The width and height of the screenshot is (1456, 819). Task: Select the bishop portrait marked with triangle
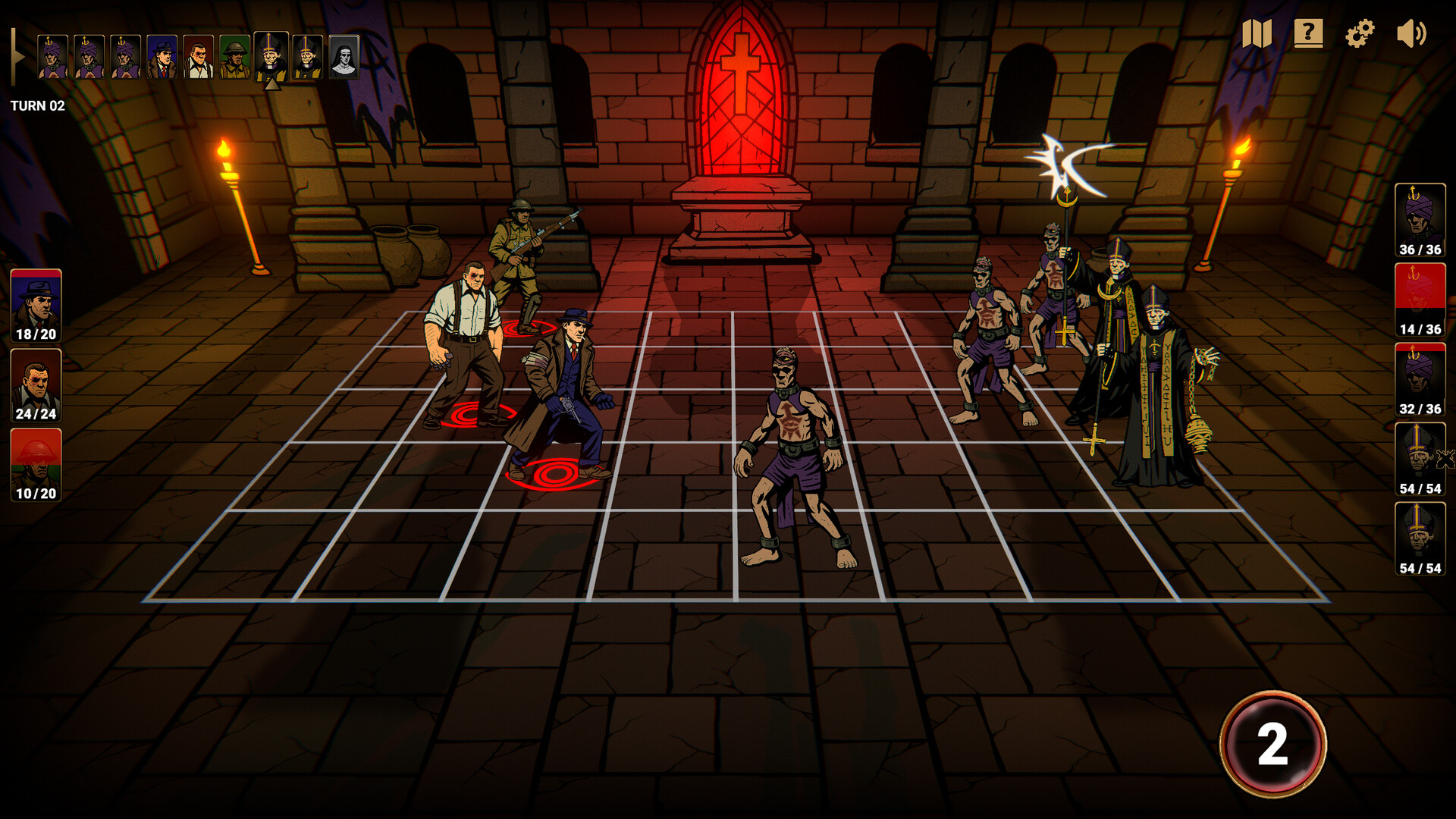click(272, 57)
